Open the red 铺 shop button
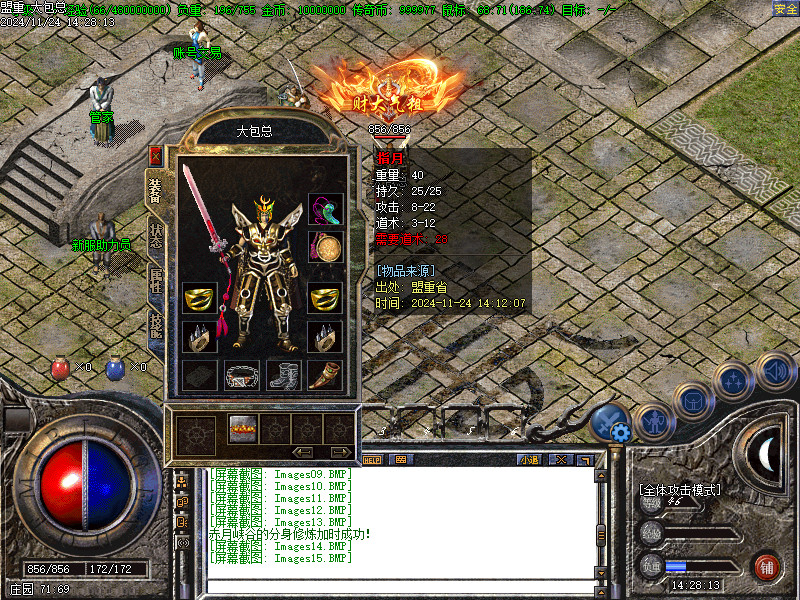800x600 pixels. click(767, 567)
